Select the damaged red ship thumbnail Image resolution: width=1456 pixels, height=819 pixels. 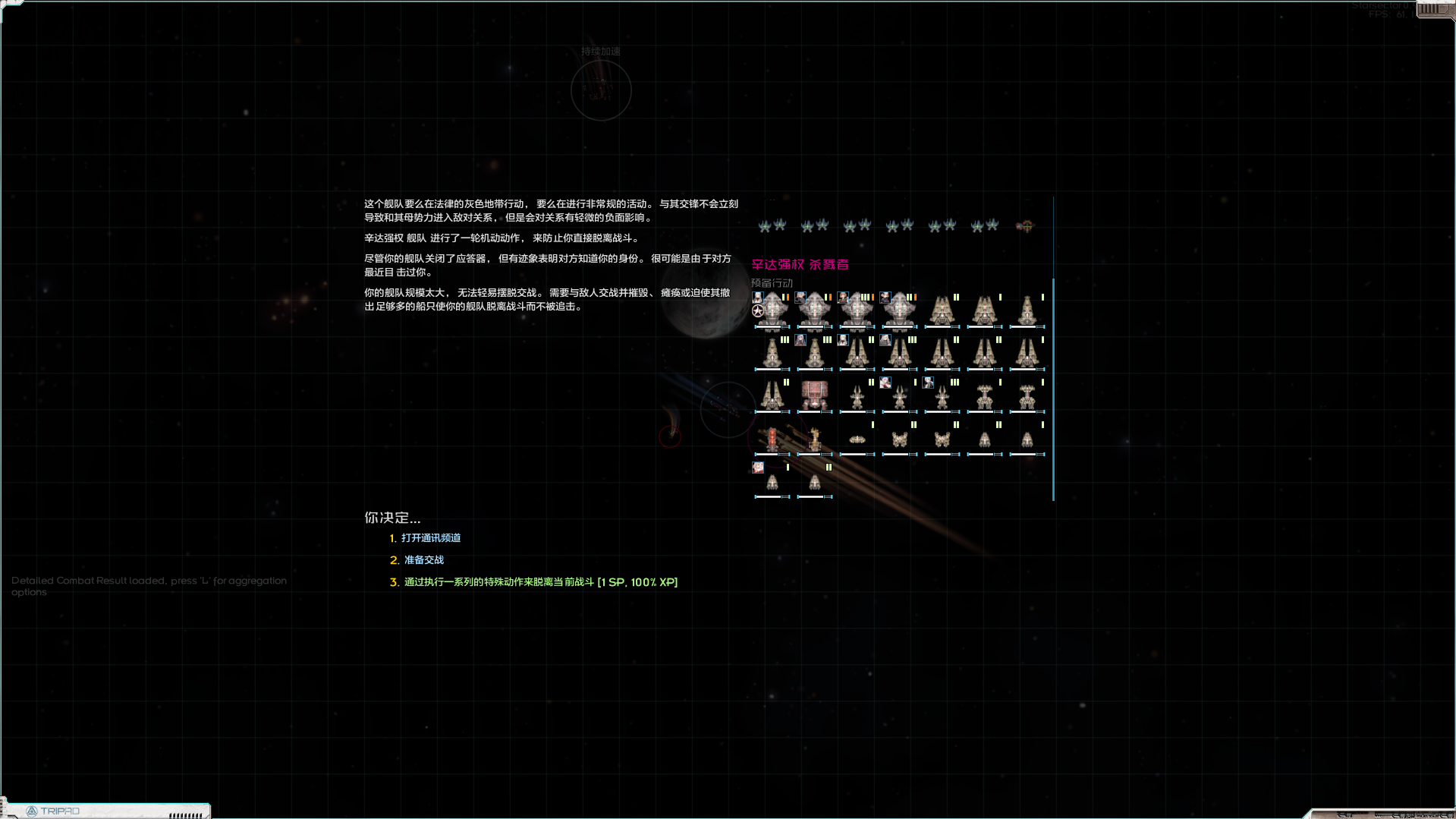click(772, 439)
